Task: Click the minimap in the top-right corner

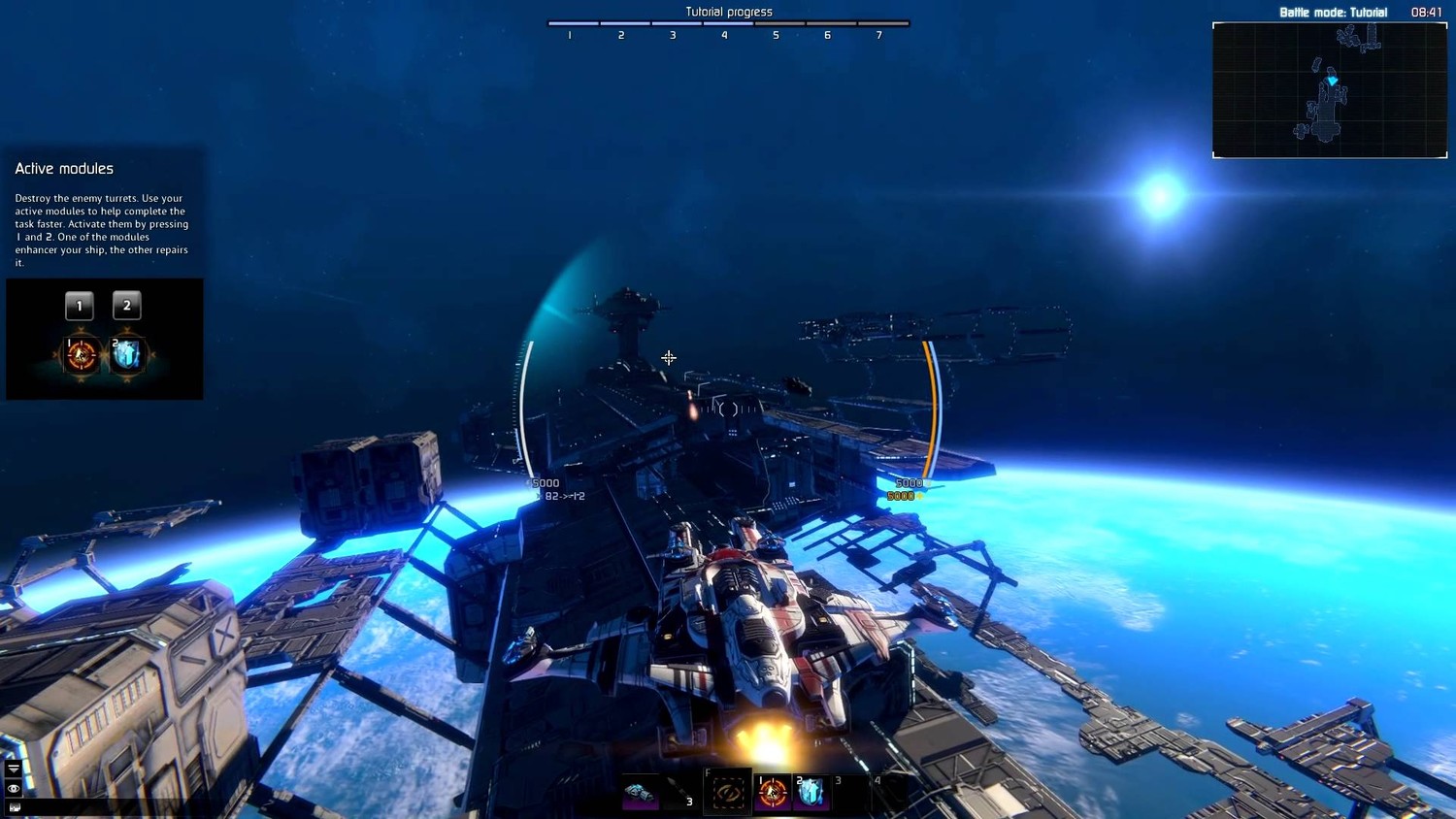Action: (x=1329, y=89)
